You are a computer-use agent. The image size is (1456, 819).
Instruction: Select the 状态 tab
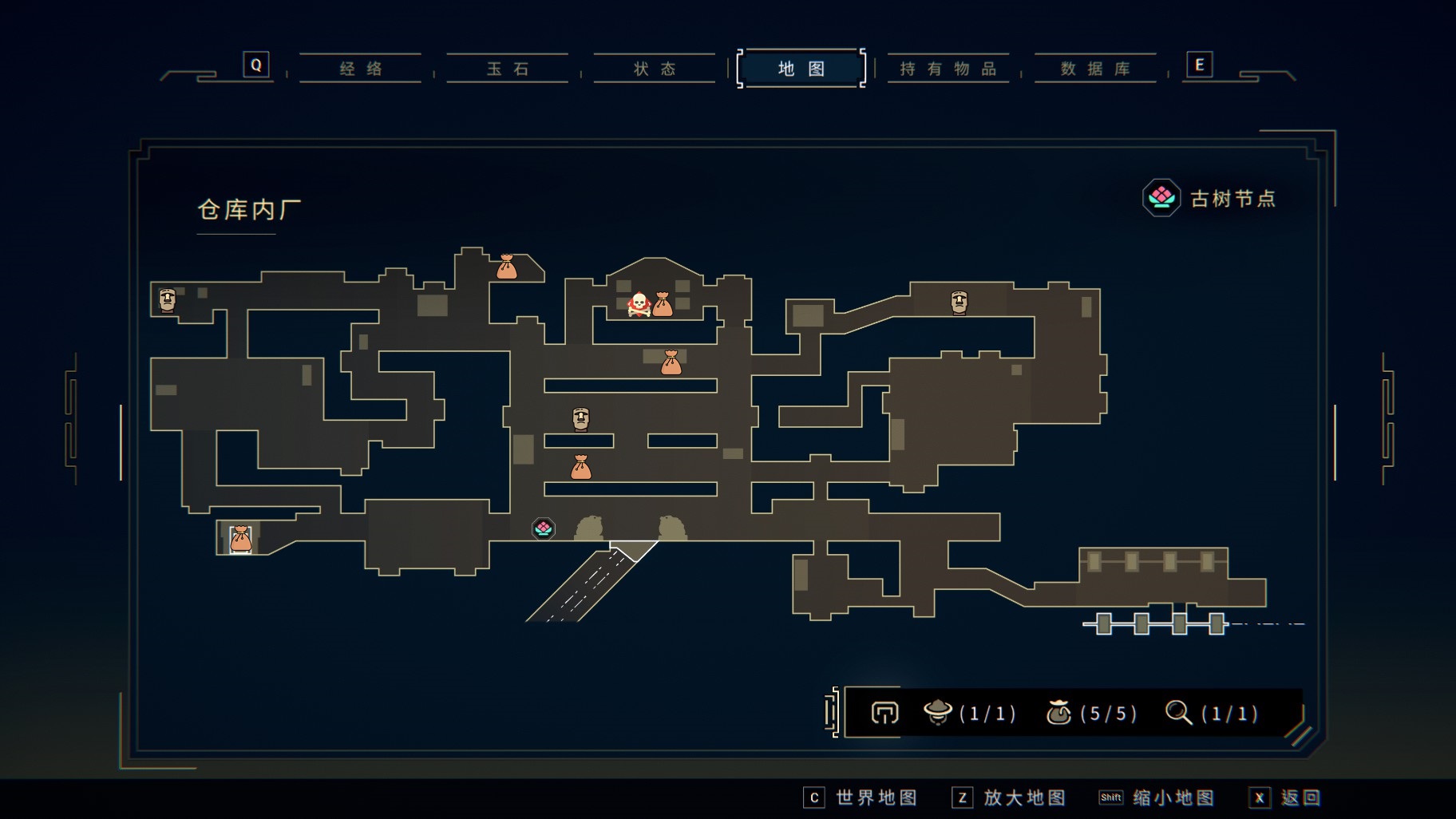click(655, 69)
